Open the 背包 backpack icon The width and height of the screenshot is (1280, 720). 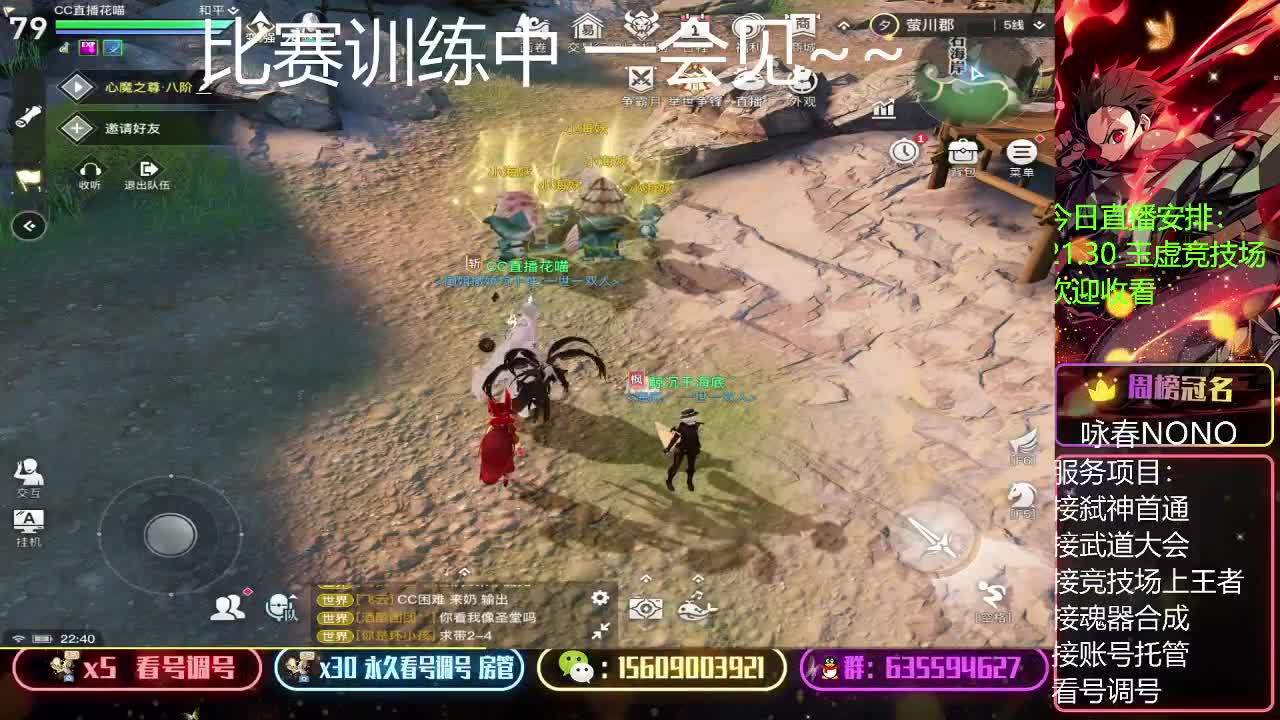(963, 152)
